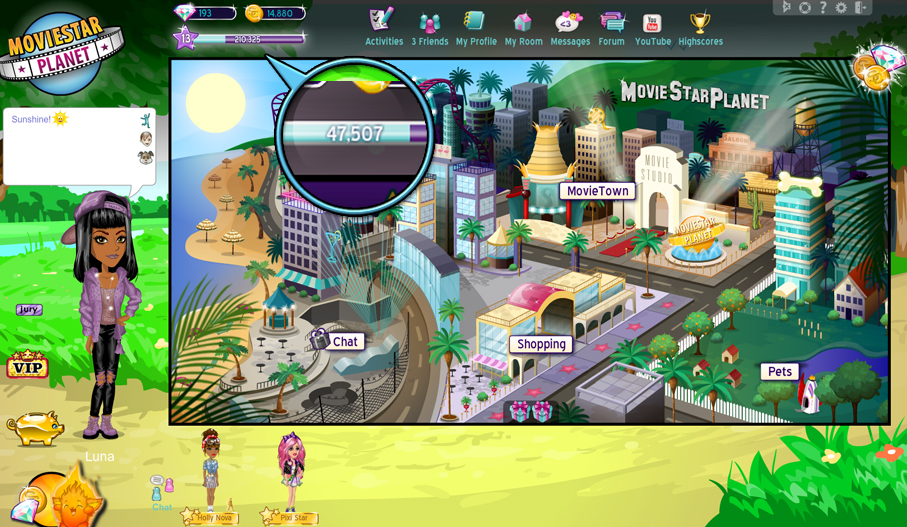Enter the Chat room location on the map
907x527 pixels.
[x=344, y=342]
